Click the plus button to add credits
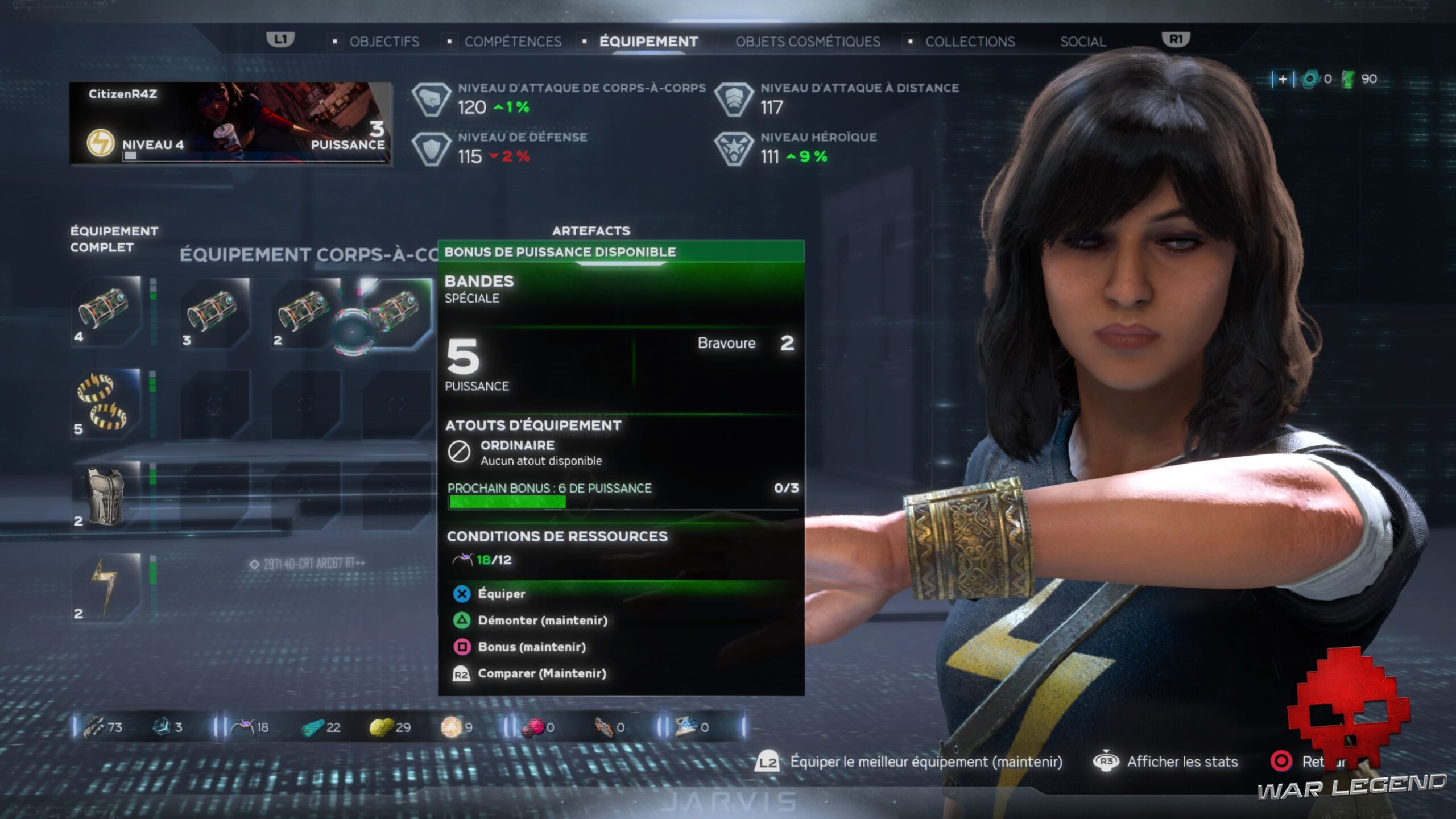The height and width of the screenshot is (819, 1456). pos(1283,79)
